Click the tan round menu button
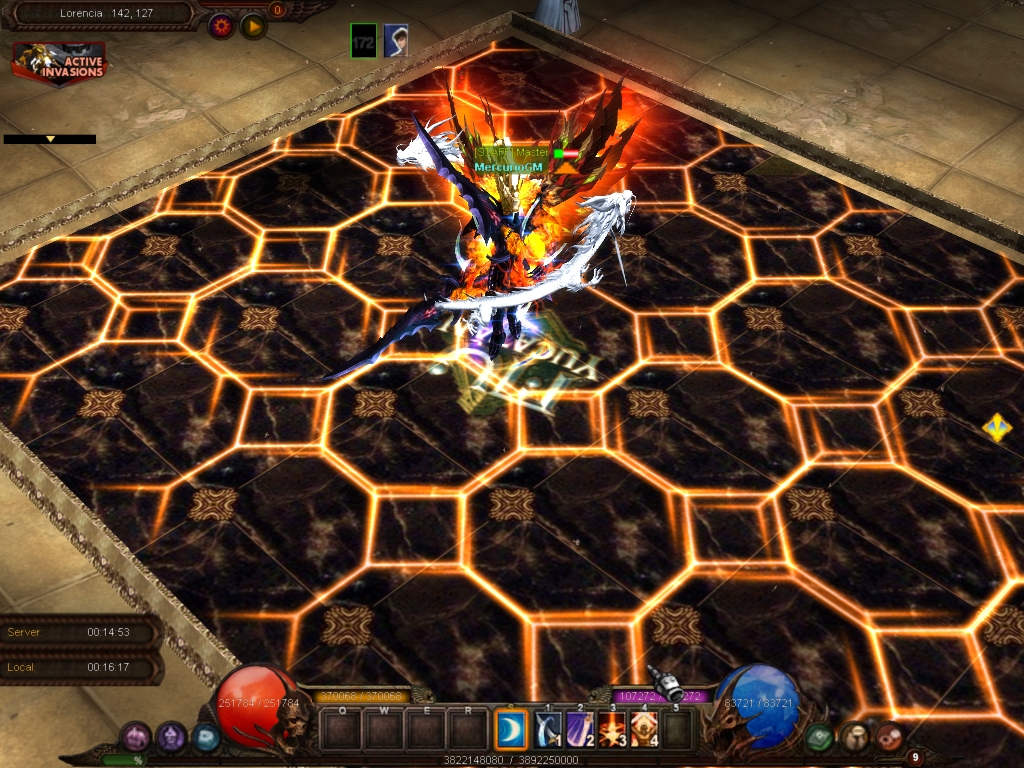Image resolution: width=1024 pixels, height=768 pixels. [854, 737]
